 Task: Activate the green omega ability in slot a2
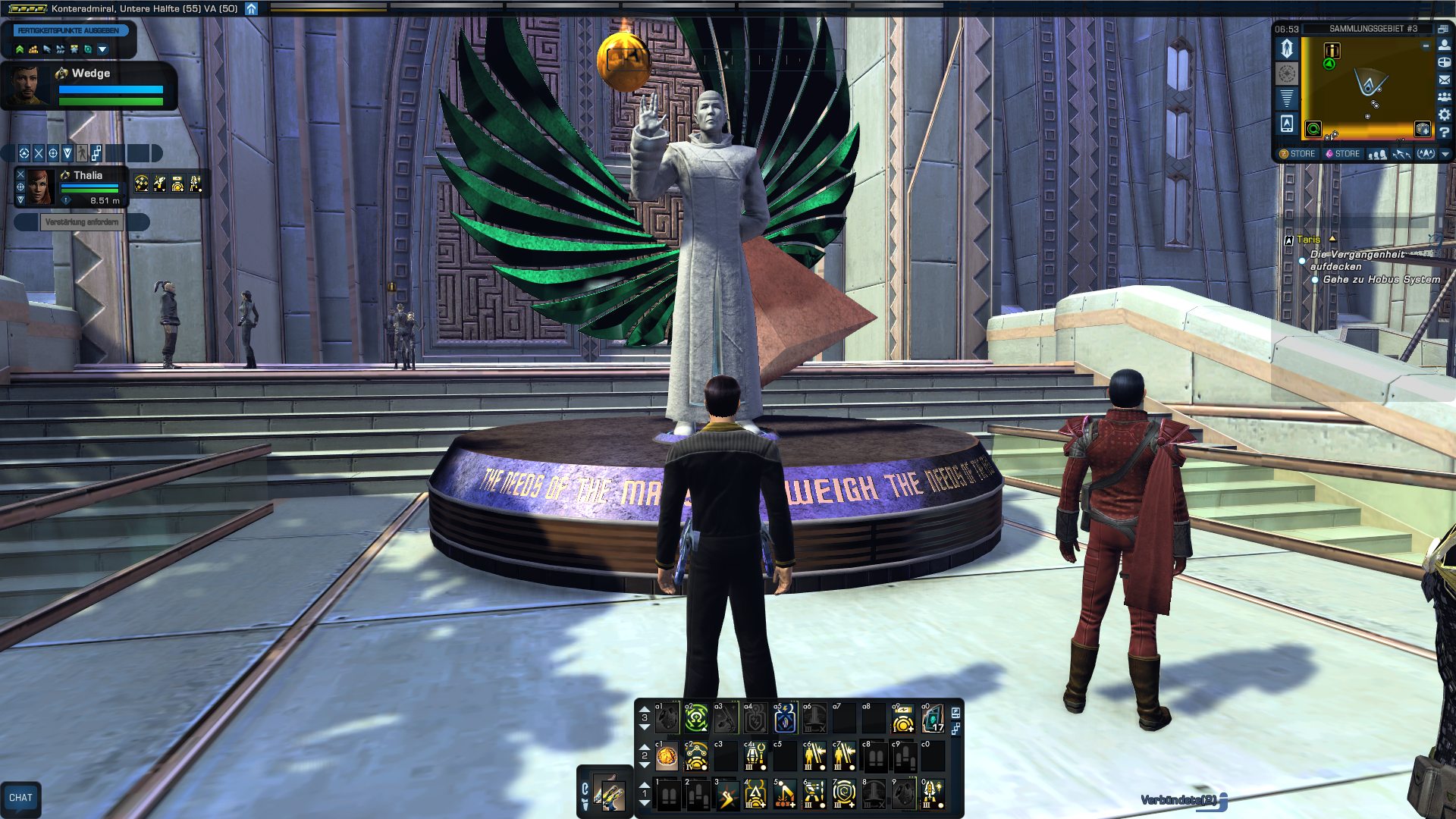pos(696,718)
